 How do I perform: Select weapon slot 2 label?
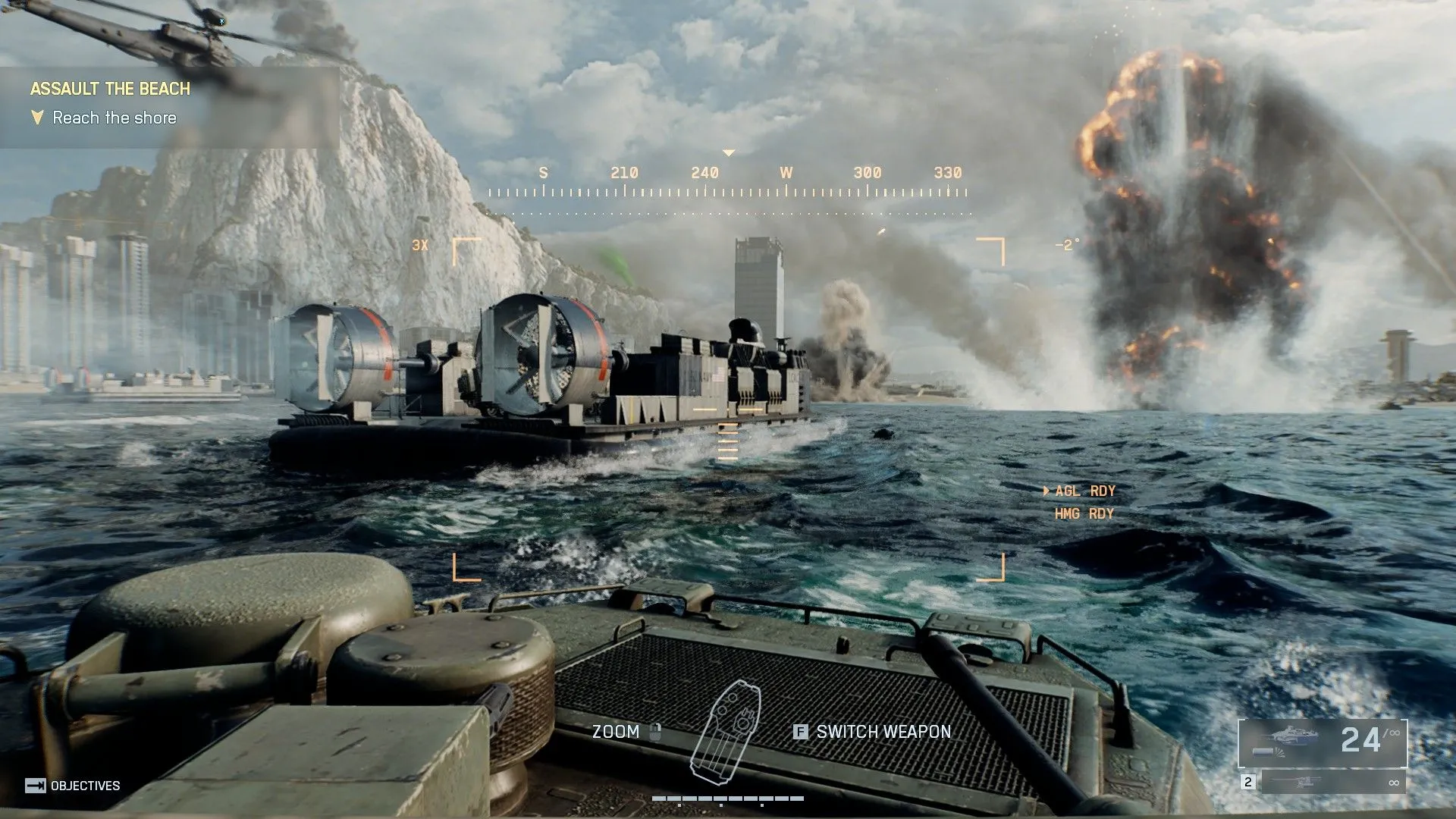(1248, 782)
